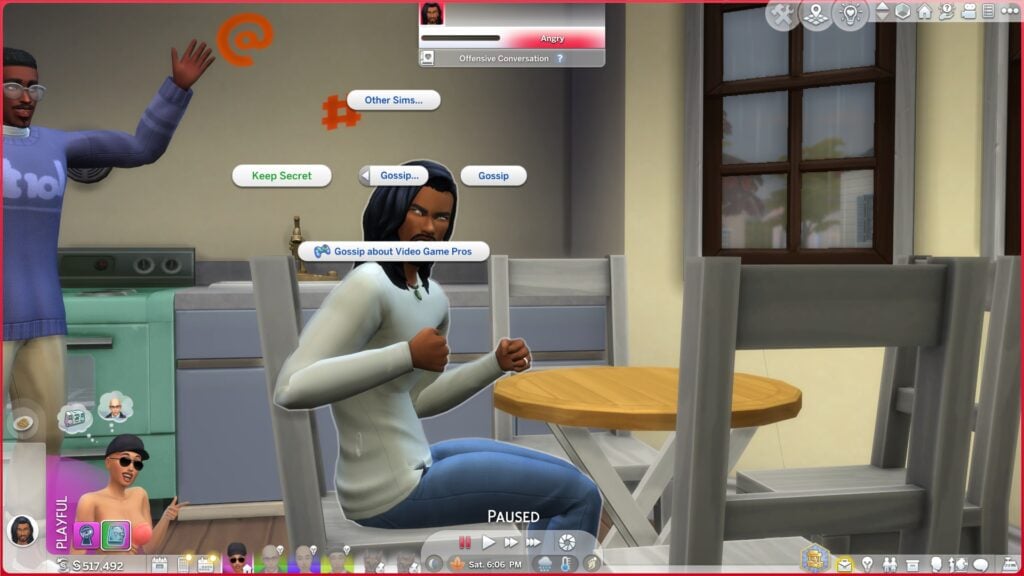Go back with the Gossip... arrow button
Image resolution: width=1024 pixels, height=576 pixels.
tap(366, 176)
